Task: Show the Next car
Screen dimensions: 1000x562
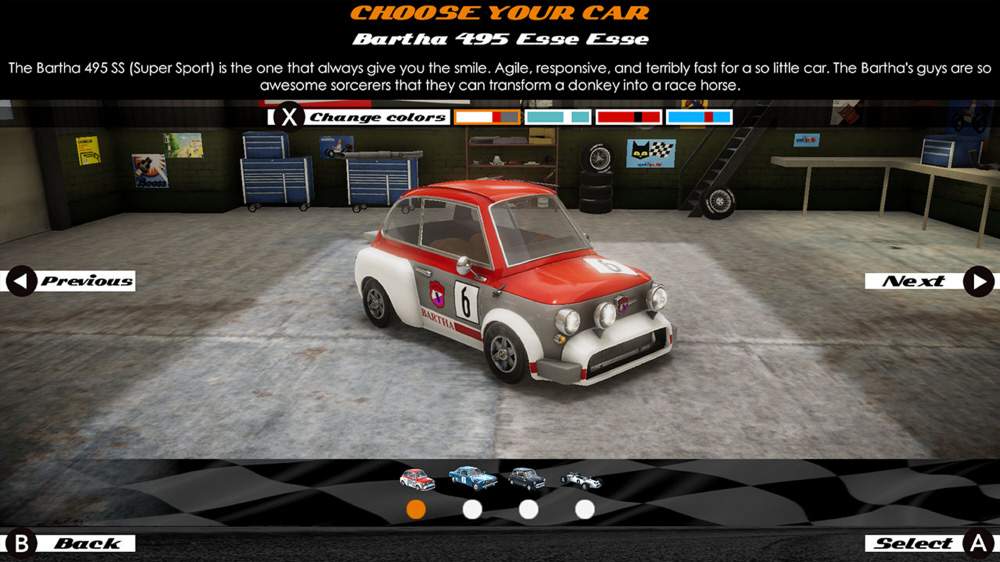Action: pos(929,281)
